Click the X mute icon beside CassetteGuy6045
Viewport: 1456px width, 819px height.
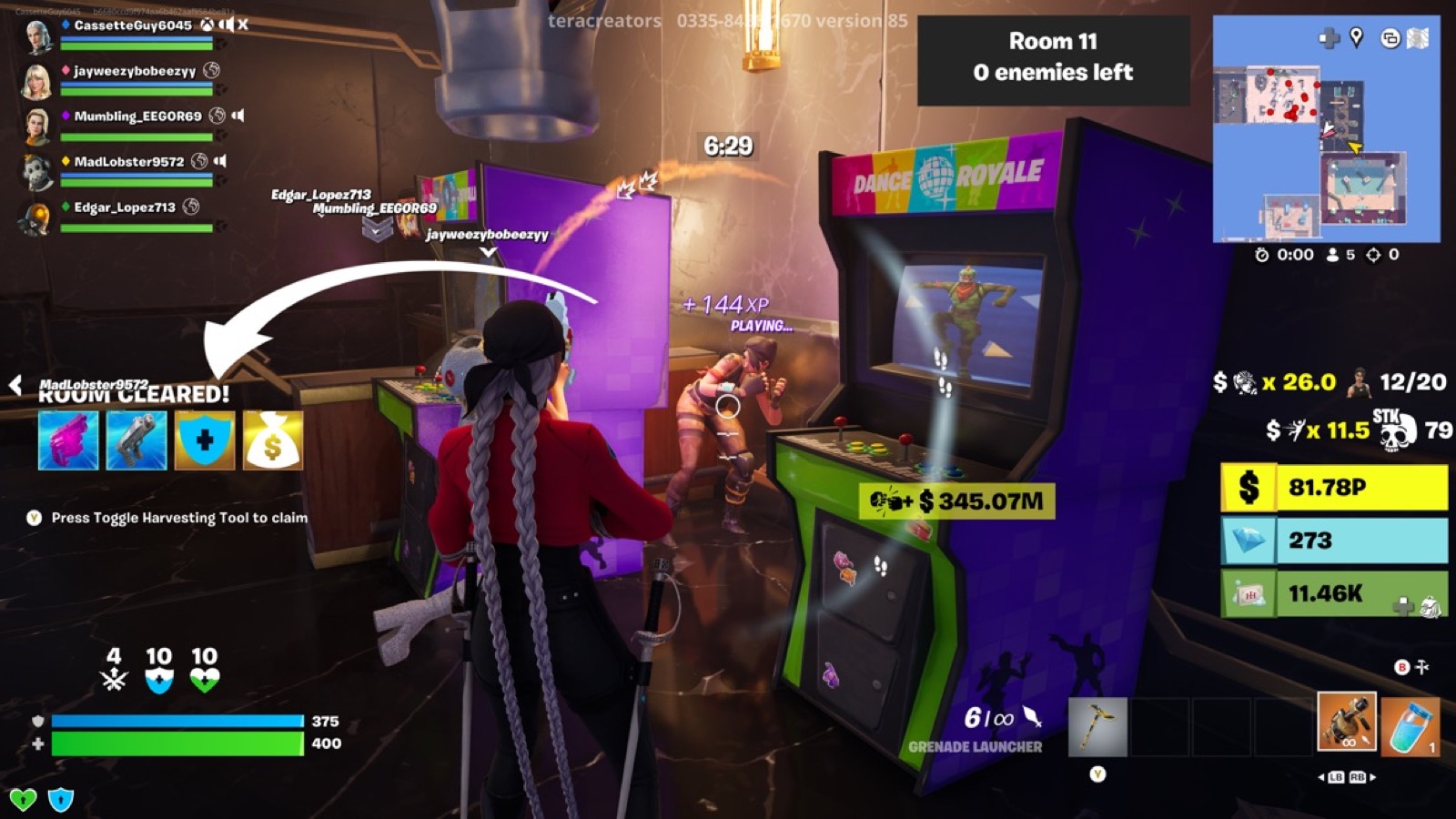pyautogui.click(x=242, y=25)
